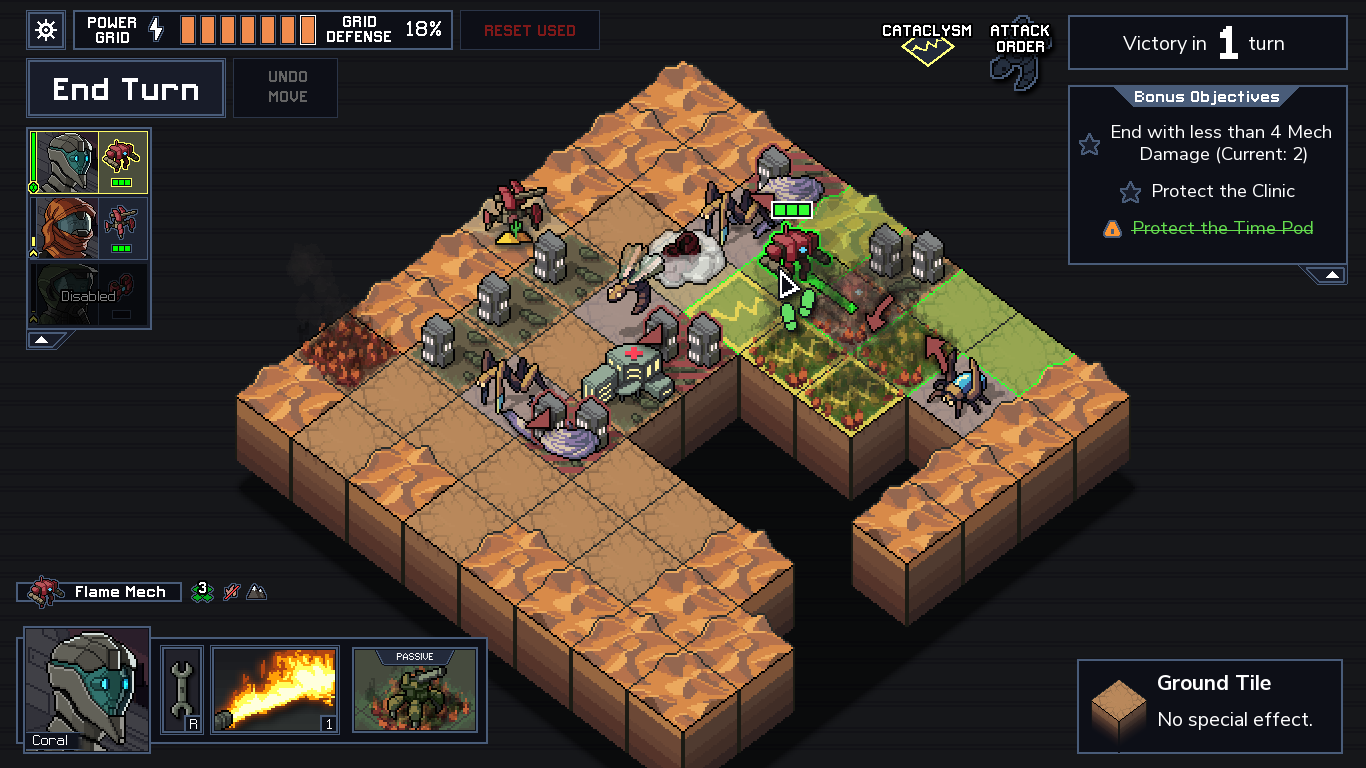Image resolution: width=1366 pixels, height=768 pixels.
Task: Select the Repair wrench ability
Action: point(181,689)
